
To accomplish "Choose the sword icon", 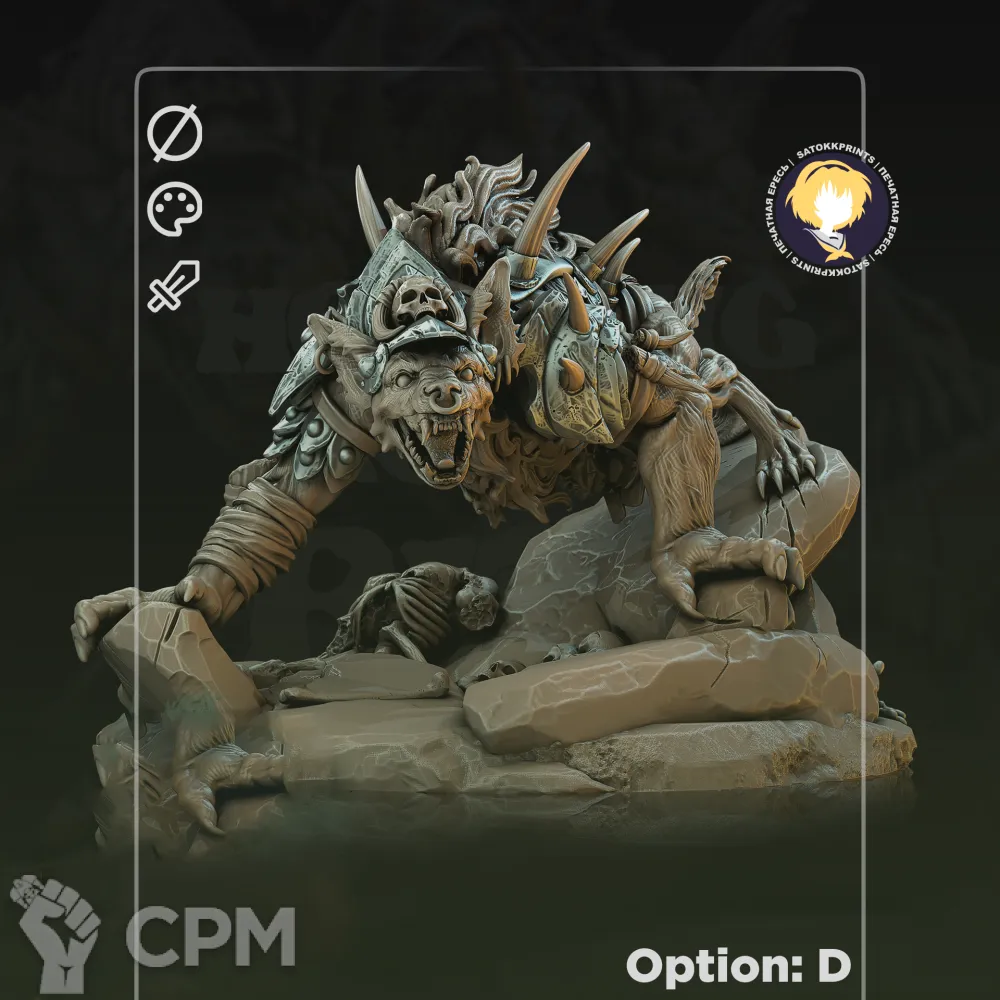I will coord(174,286).
